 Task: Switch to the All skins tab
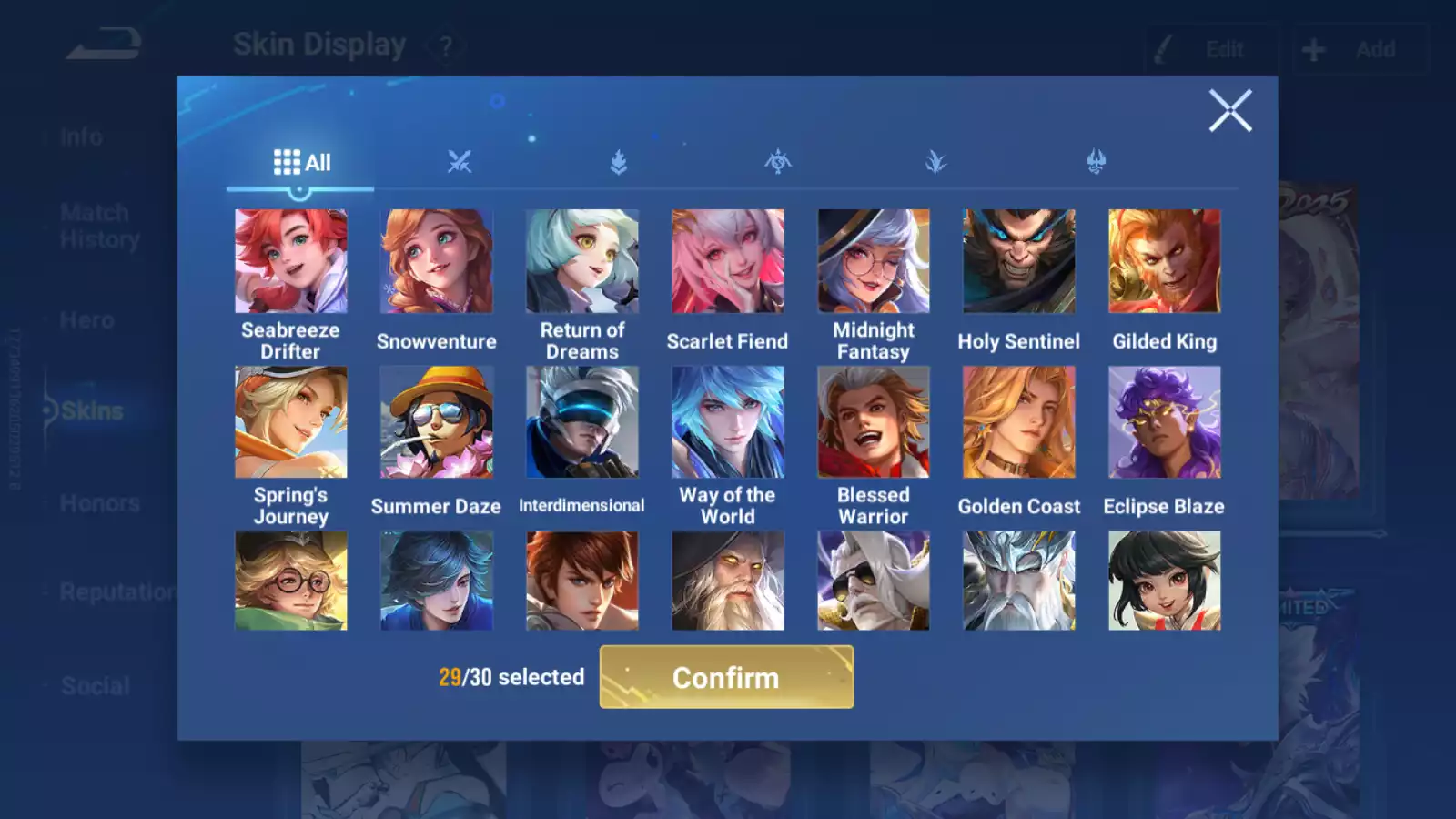tap(301, 163)
